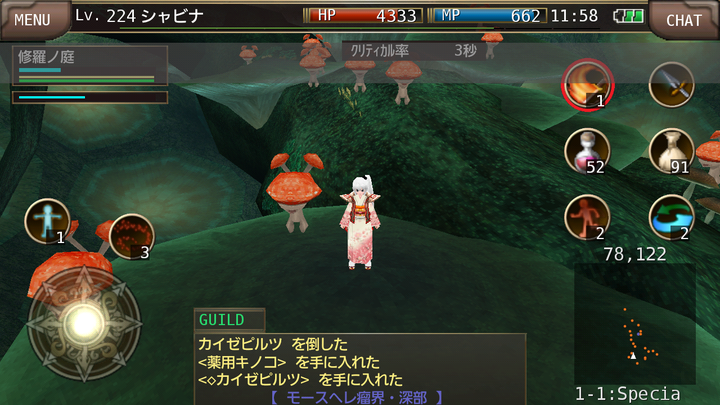
Task: Open the chat log message box
Action: tap(360, 369)
